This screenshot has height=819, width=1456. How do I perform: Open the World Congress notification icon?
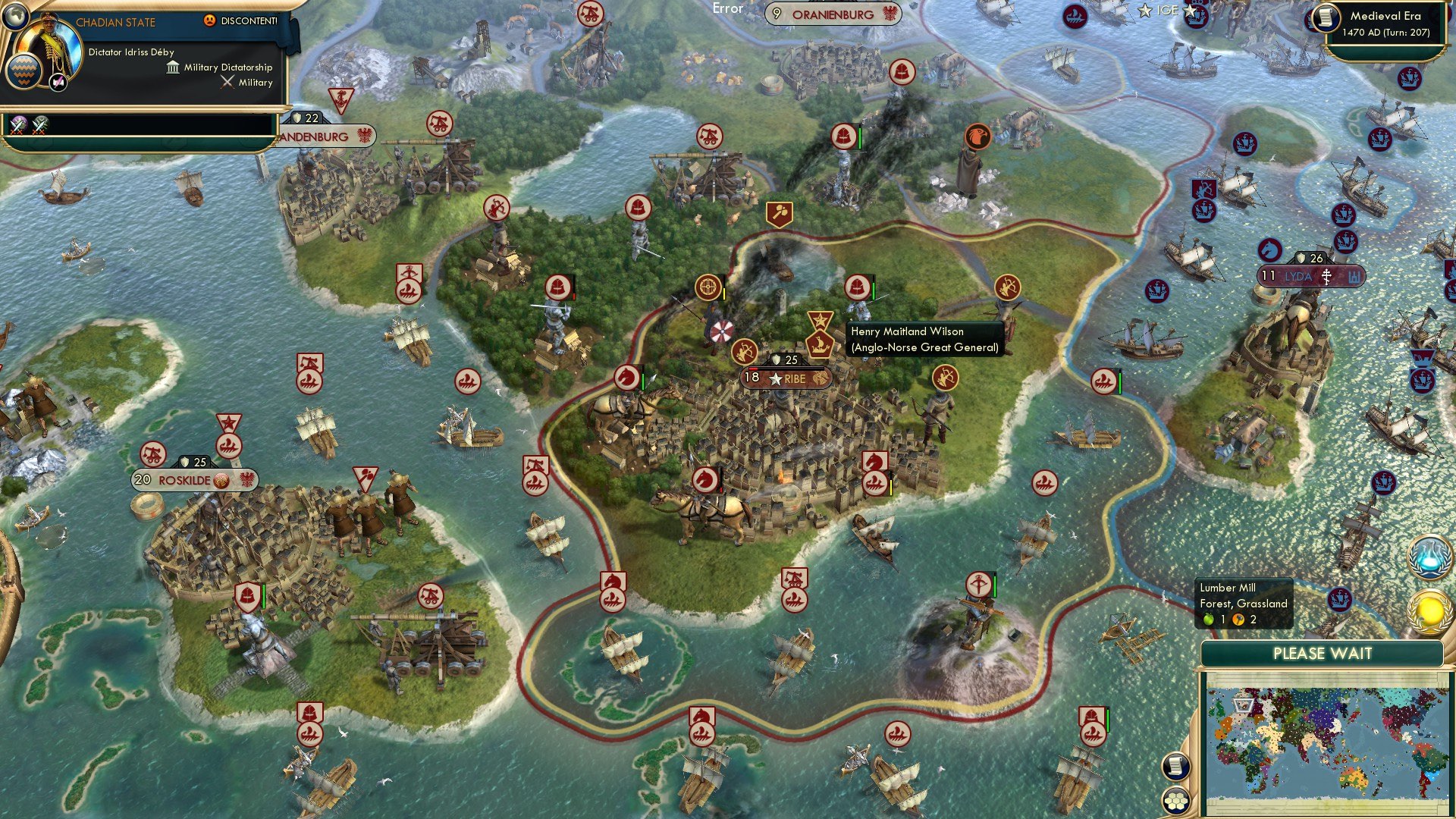tap(1429, 557)
